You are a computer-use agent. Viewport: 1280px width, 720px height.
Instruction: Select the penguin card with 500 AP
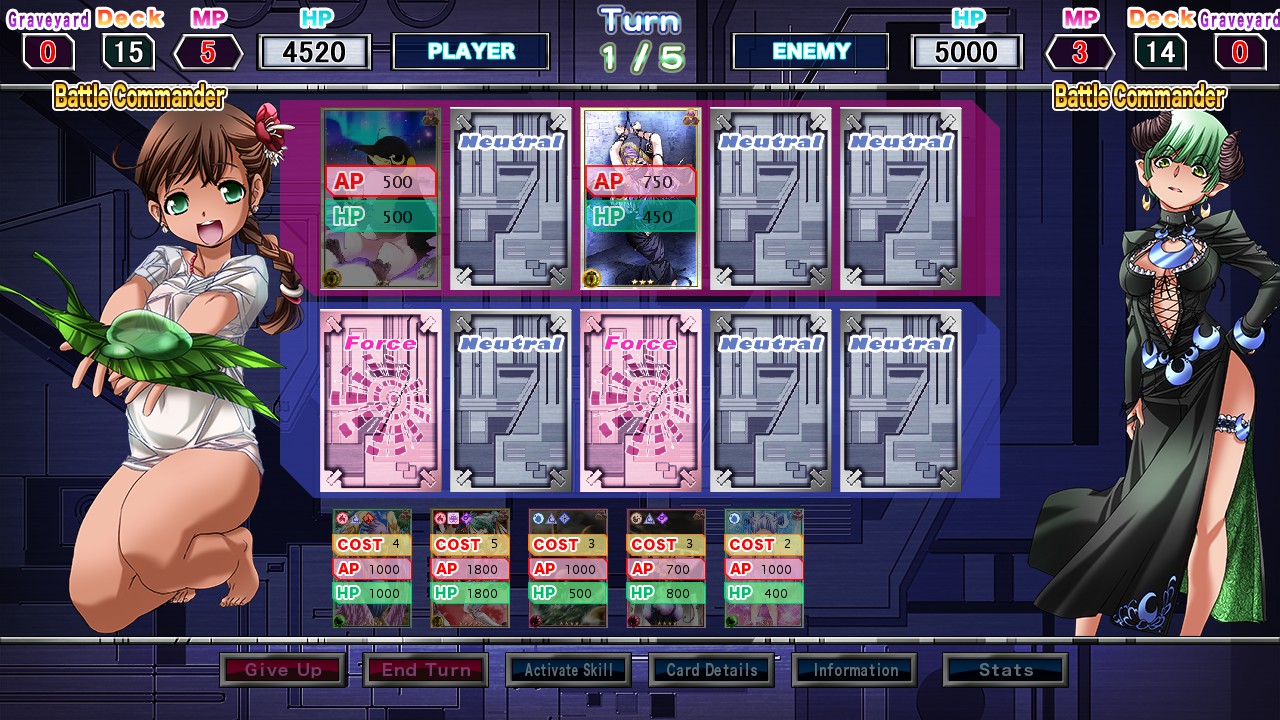tap(380, 198)
